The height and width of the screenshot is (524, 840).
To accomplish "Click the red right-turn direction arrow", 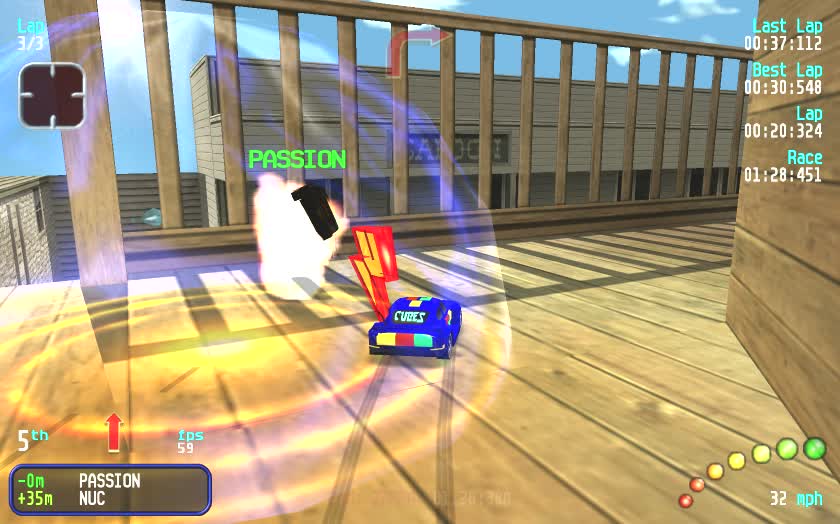I will pos(417,48).
